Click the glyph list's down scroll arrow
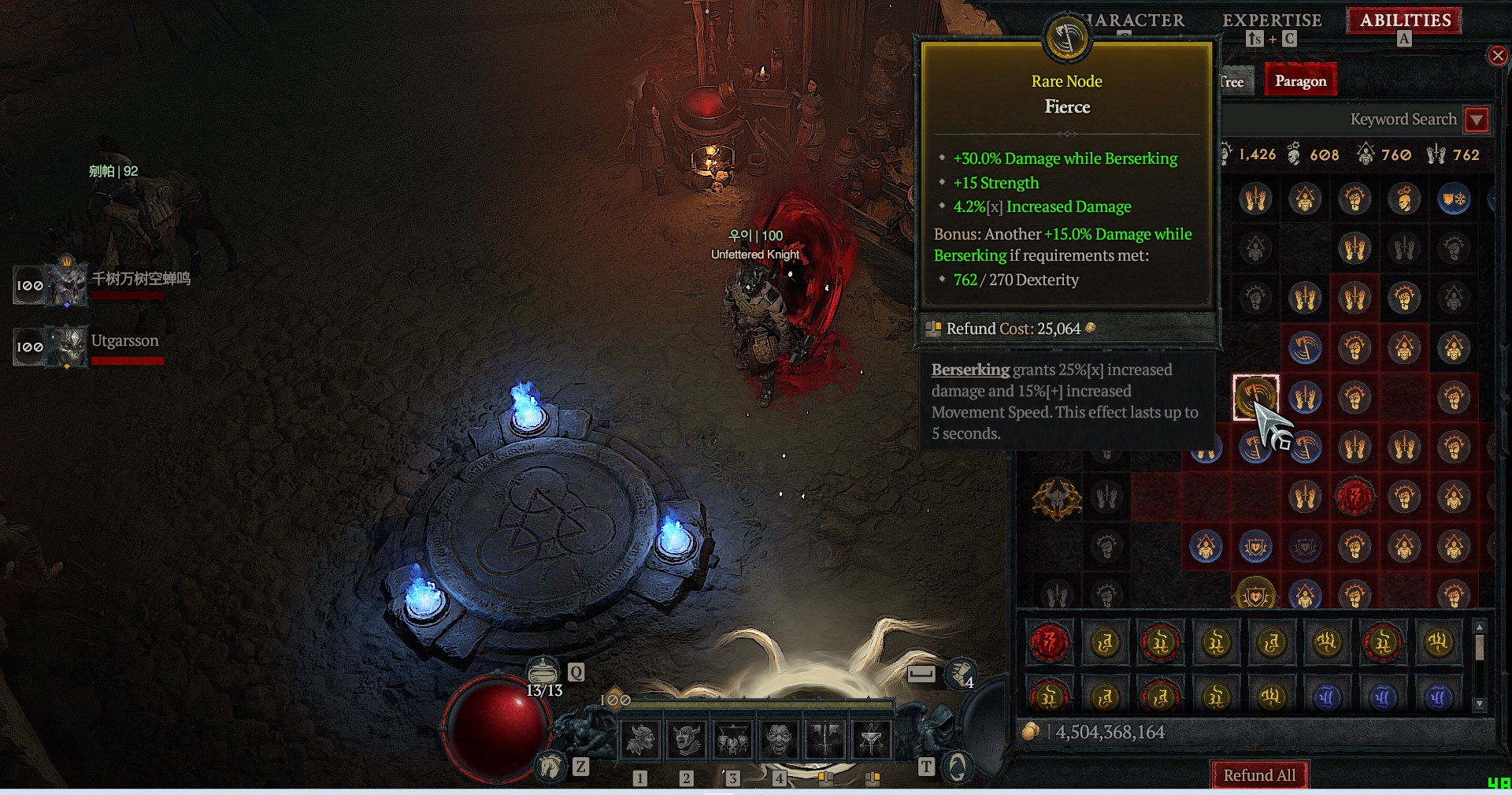The width and height of the screenshot is (1512, 795). 1480,704
